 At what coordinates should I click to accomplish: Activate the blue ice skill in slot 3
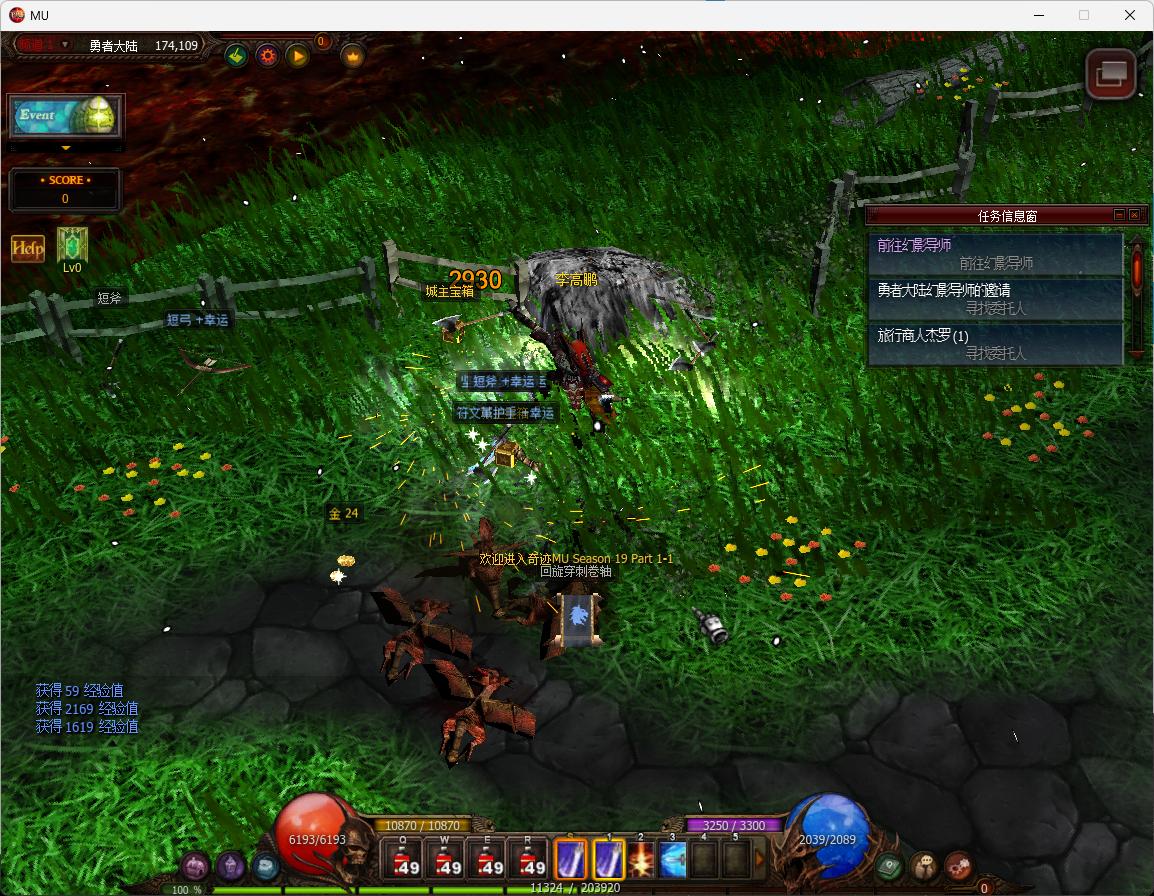672,861
